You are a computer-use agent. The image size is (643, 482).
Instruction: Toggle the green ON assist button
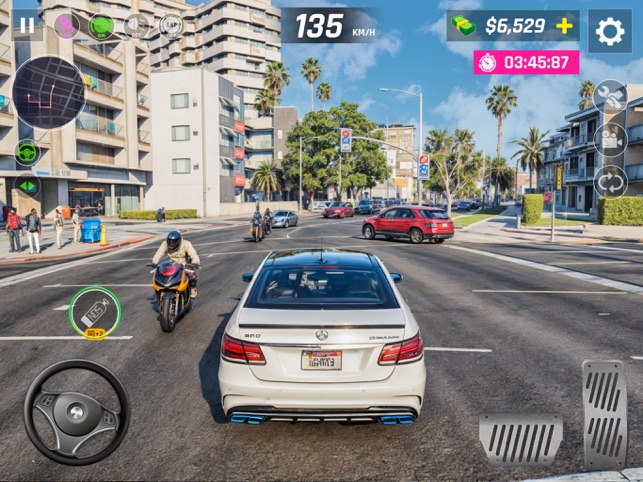coord(101,25)
